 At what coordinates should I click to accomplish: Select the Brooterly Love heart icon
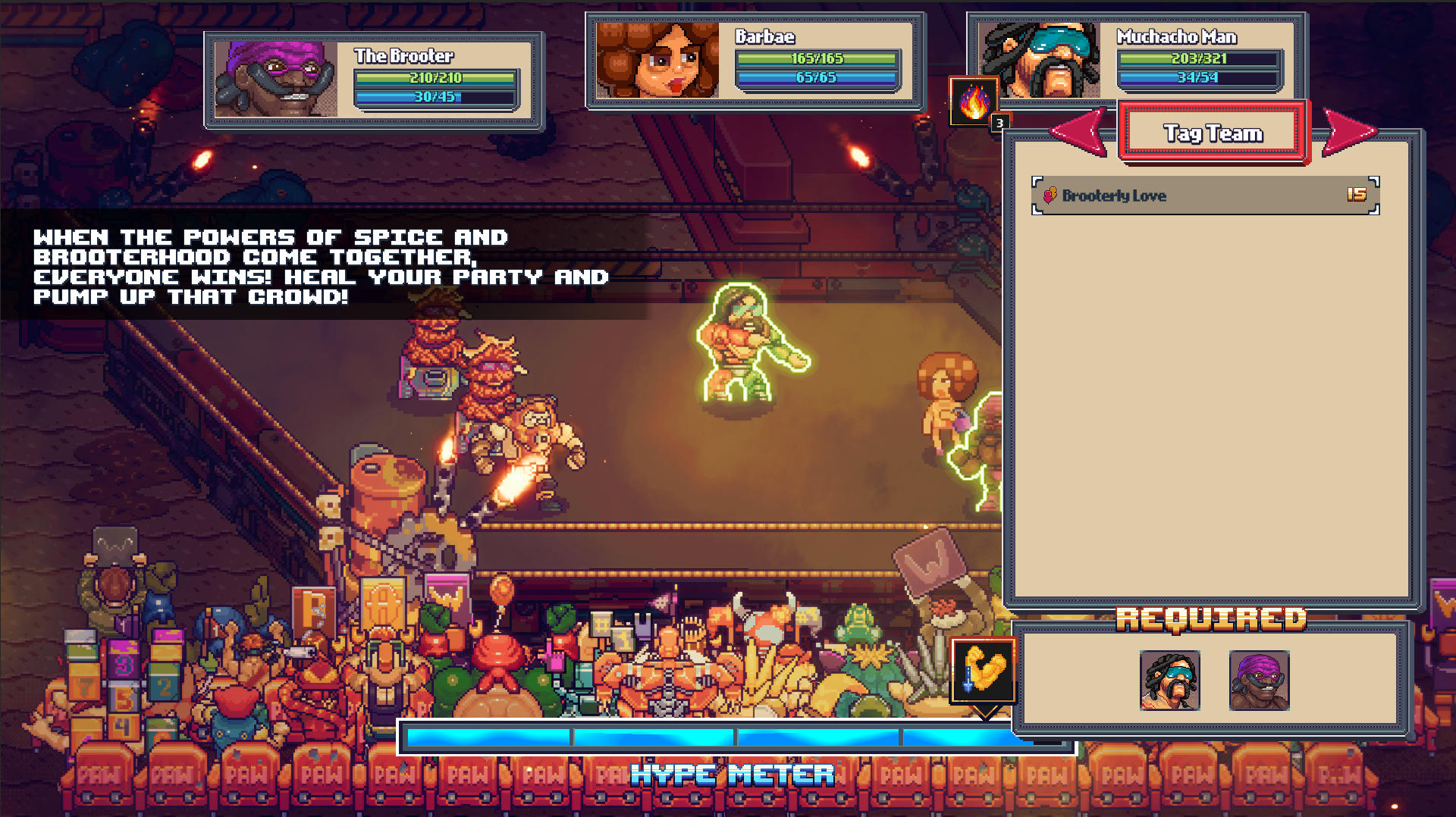pyautogui.click(x=1051, y=196)
